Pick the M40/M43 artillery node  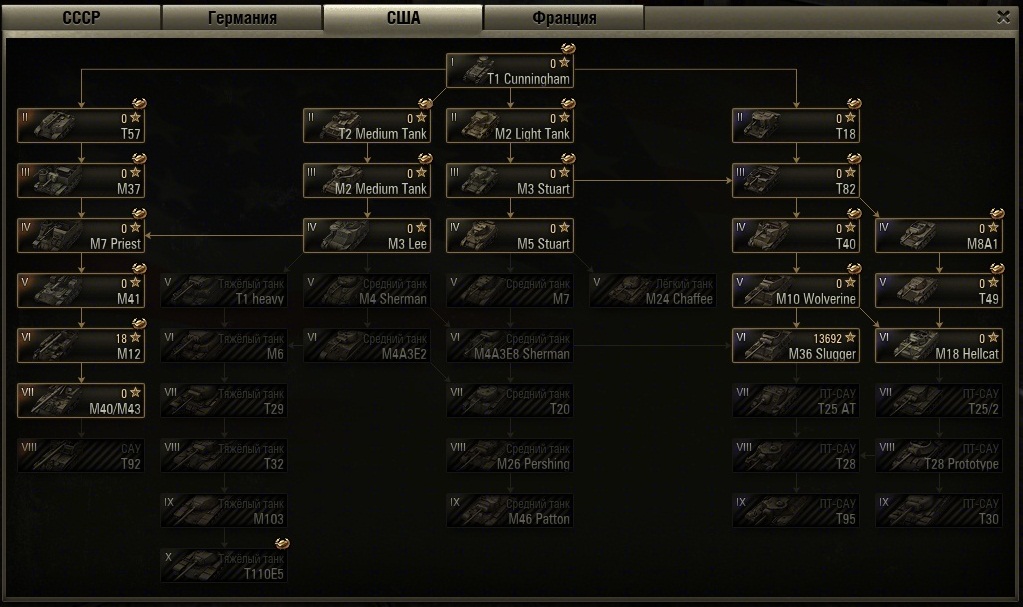tap(81, 401)
